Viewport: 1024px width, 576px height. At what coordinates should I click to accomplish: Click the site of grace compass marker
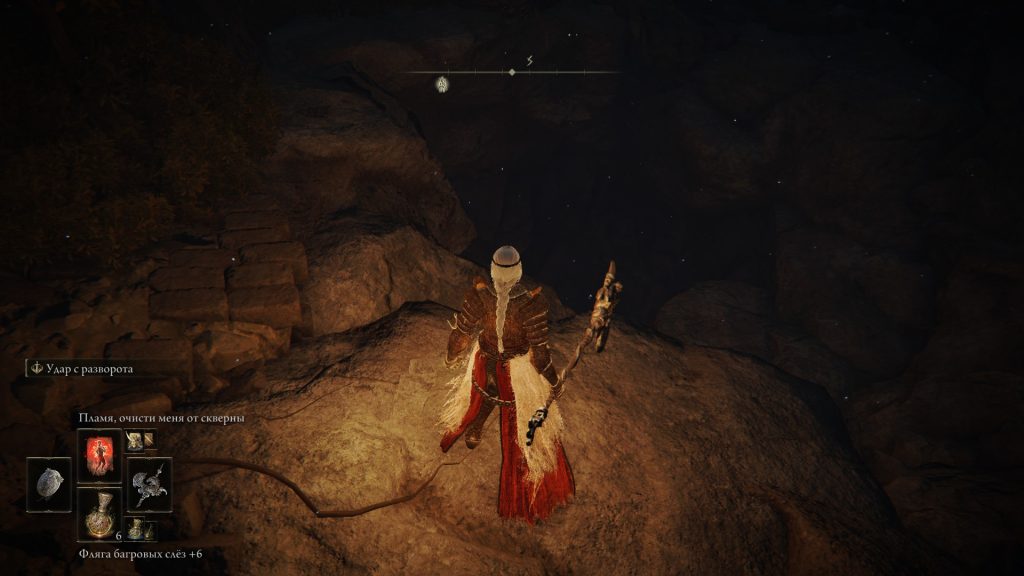click(442, 84)
